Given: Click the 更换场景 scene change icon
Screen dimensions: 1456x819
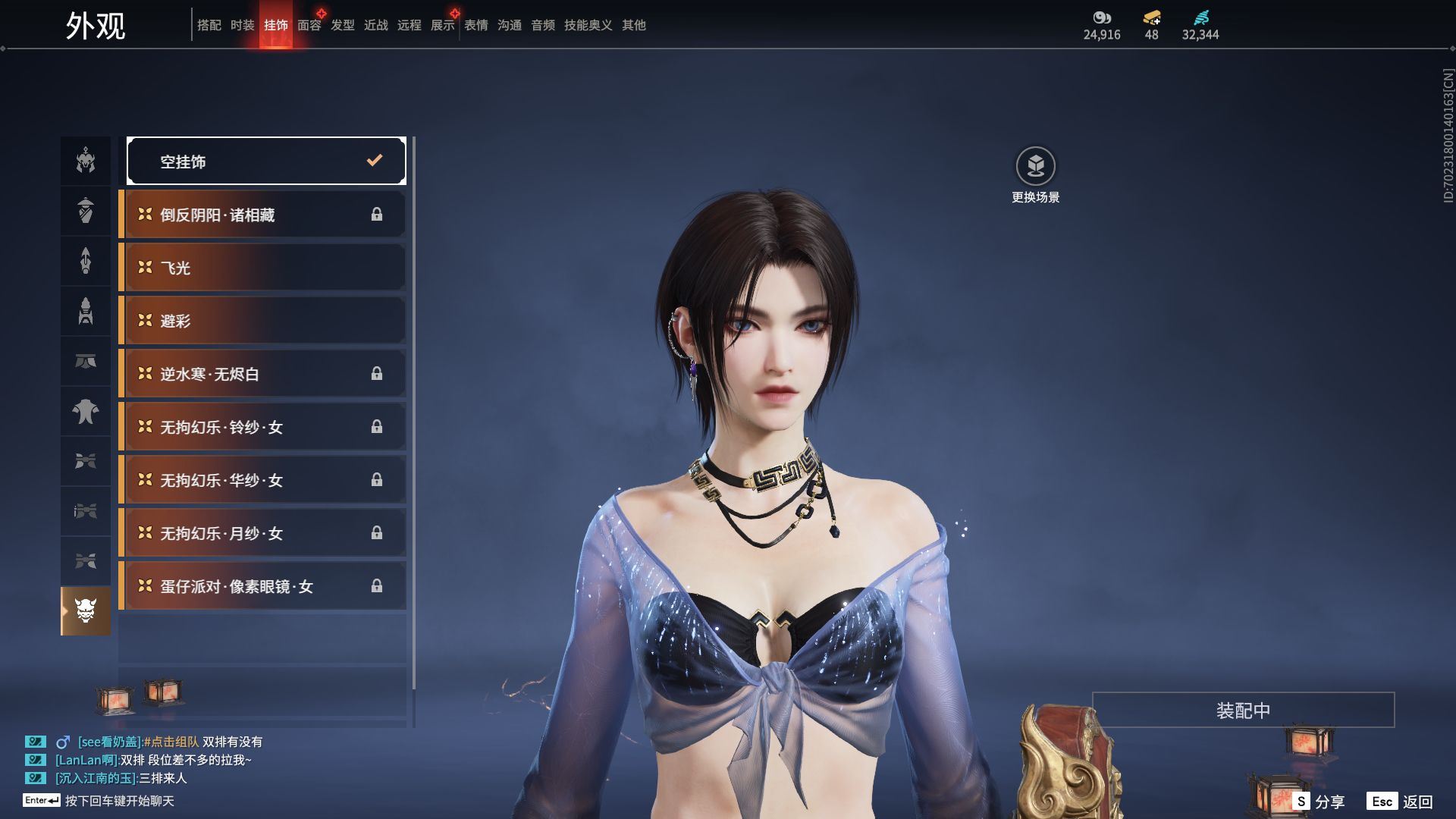Looking at the screenshot, I should 1035,167.
